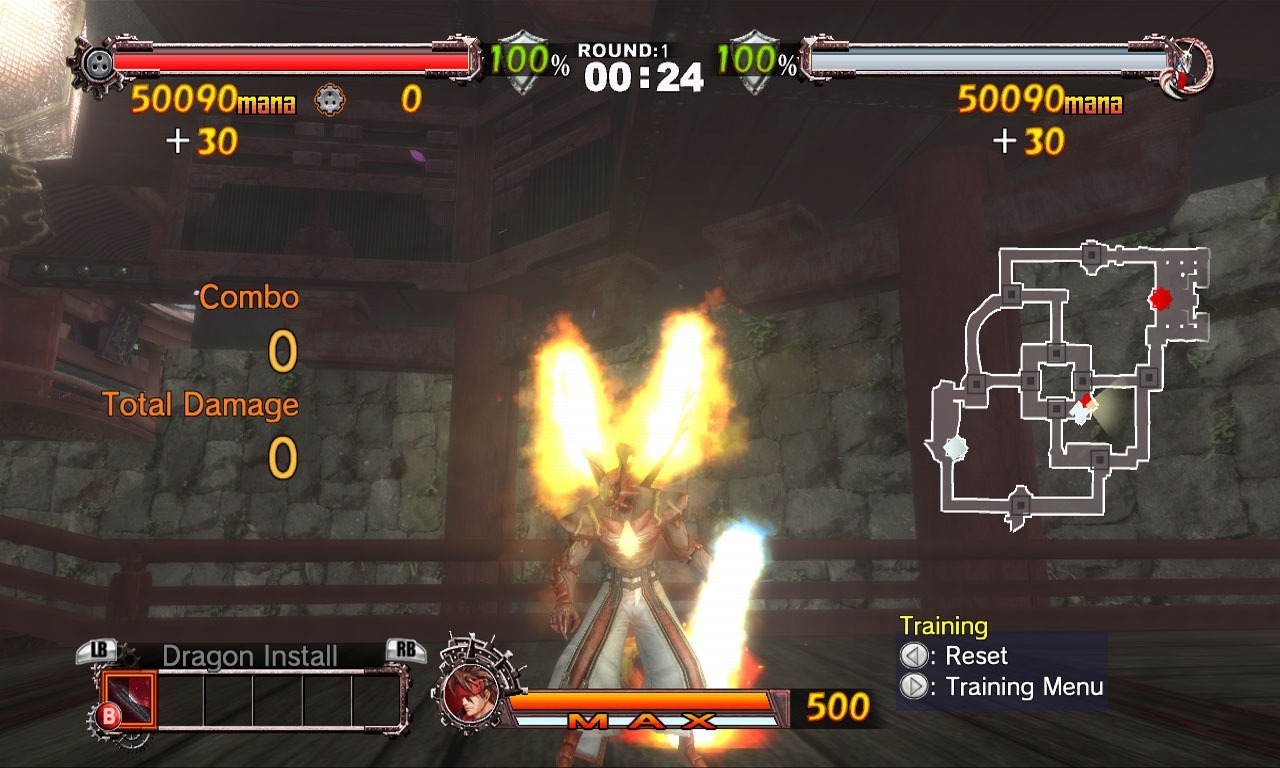Select the left player's shield percentage icon
This screenshot has width=1280, height=768.
[518, 64]
